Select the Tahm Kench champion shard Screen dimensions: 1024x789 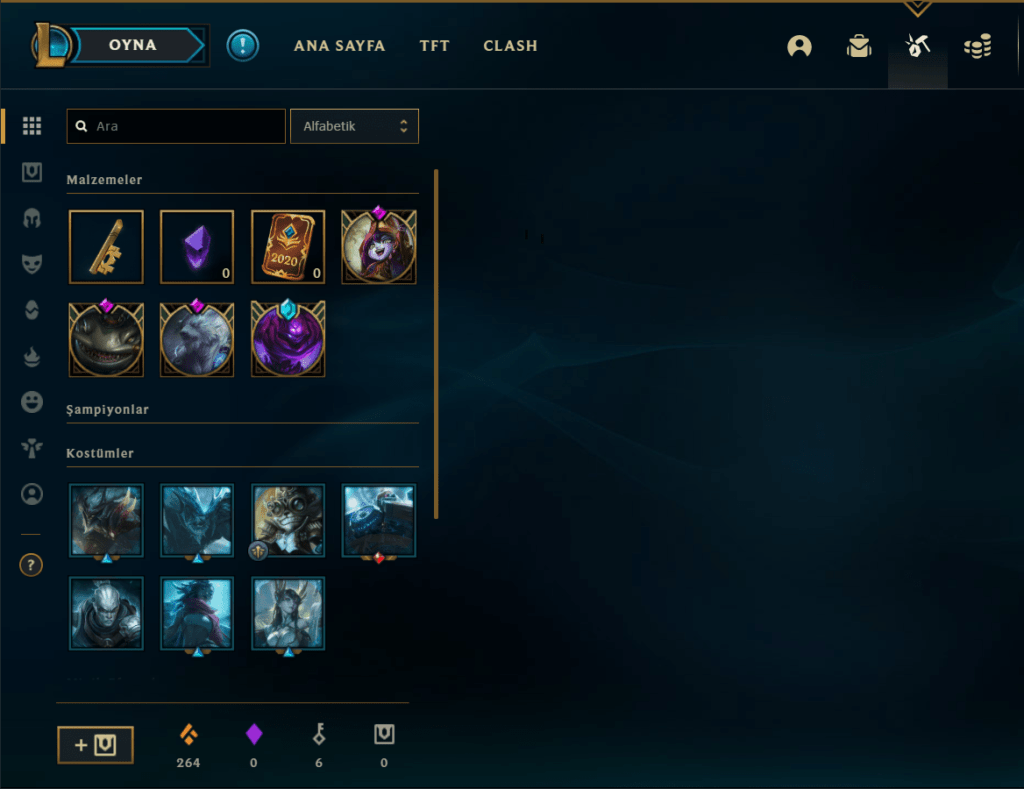106,341
